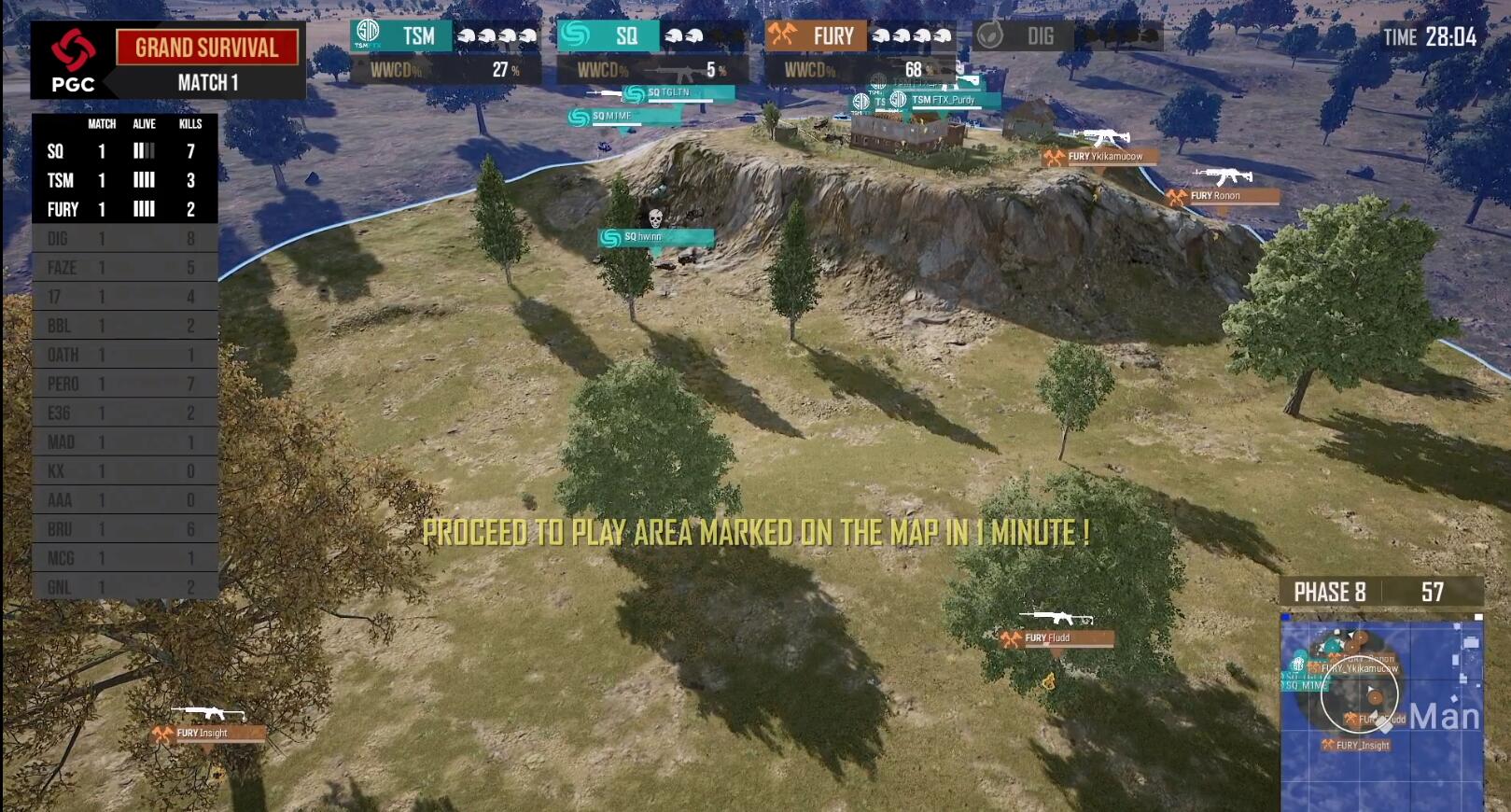Select the TSM team panel

(445, 51)
